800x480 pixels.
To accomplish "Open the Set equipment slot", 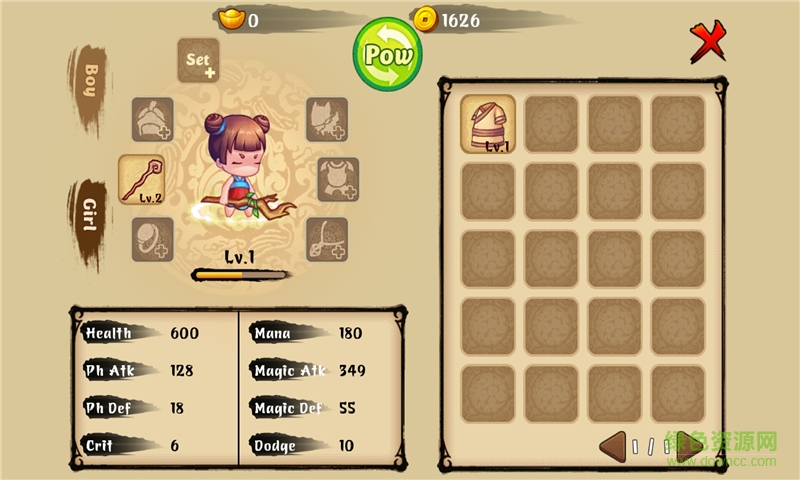I will click(x=198, y=62).
